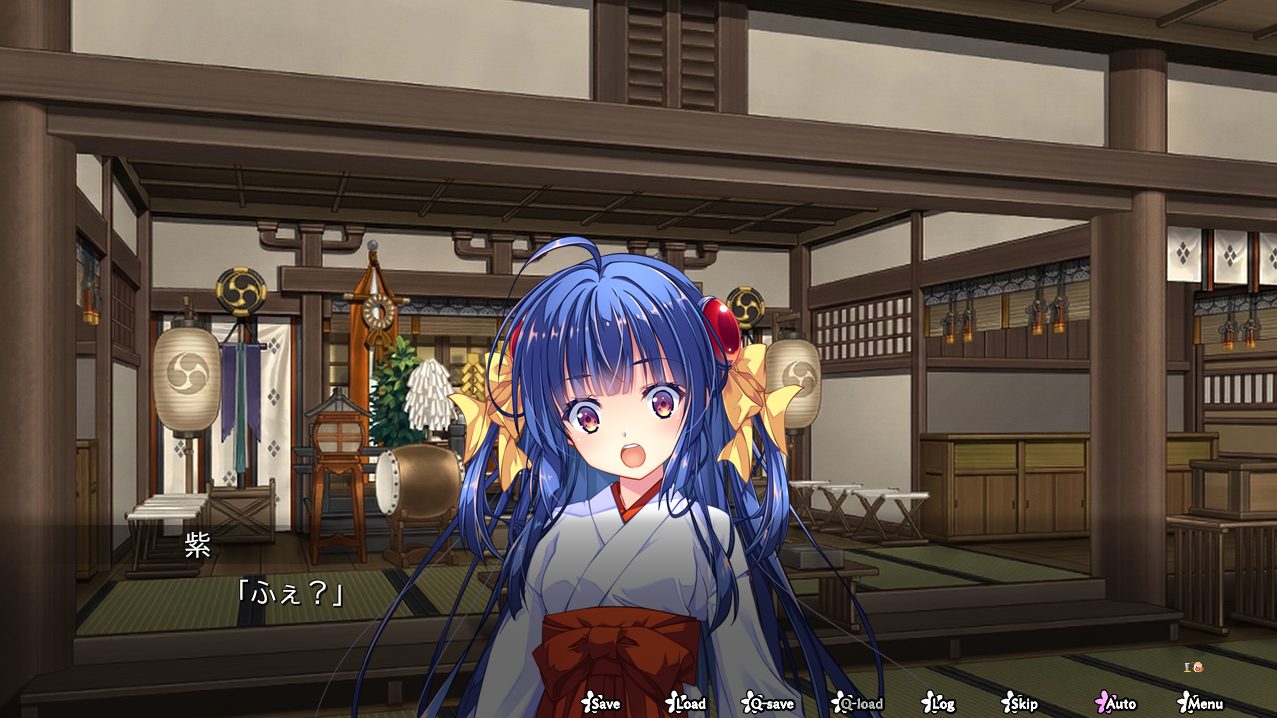Activate Skip mode

pos(1020,703)
